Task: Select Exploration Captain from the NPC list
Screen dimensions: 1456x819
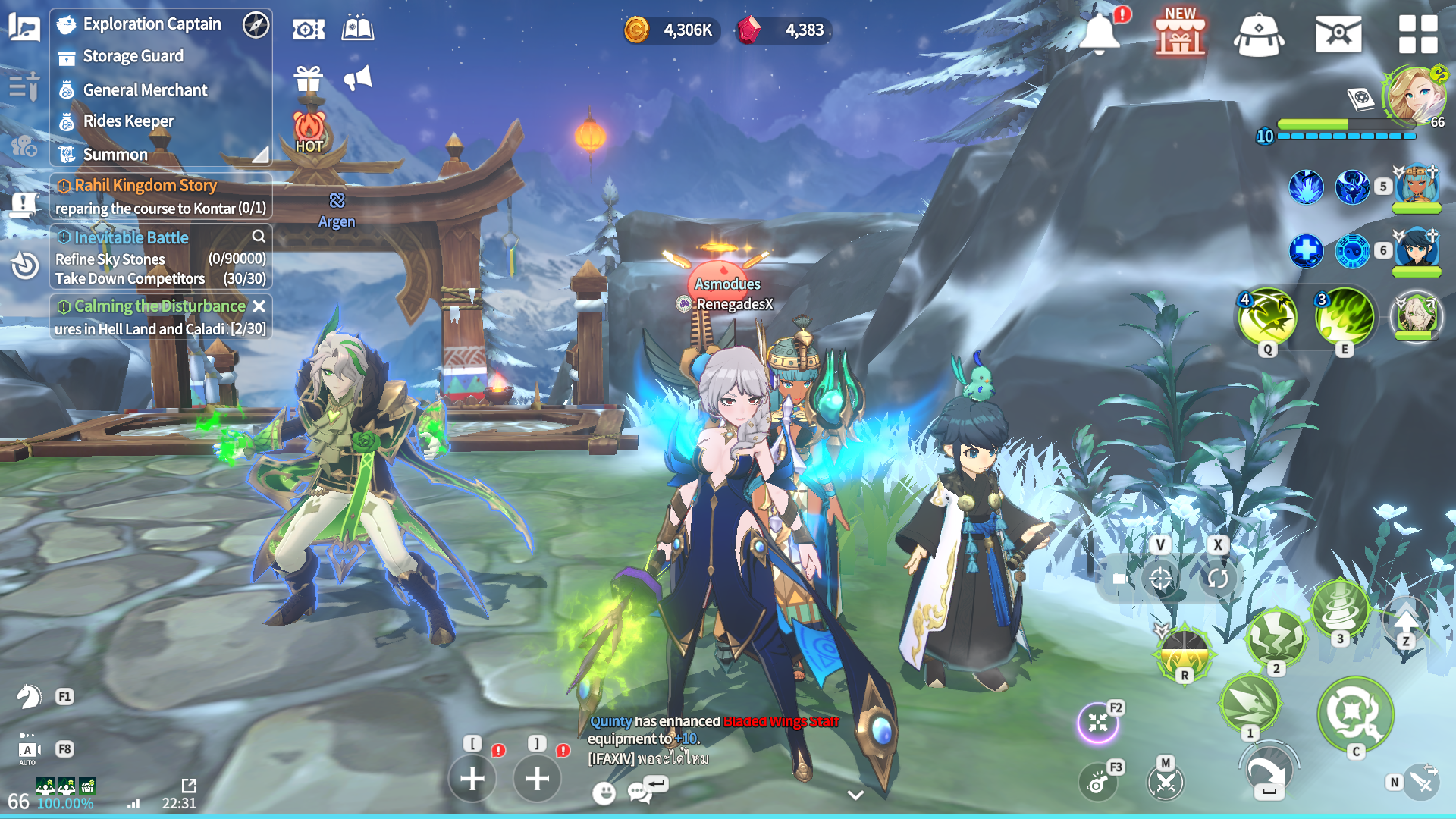Action: (x=152, y=24)
